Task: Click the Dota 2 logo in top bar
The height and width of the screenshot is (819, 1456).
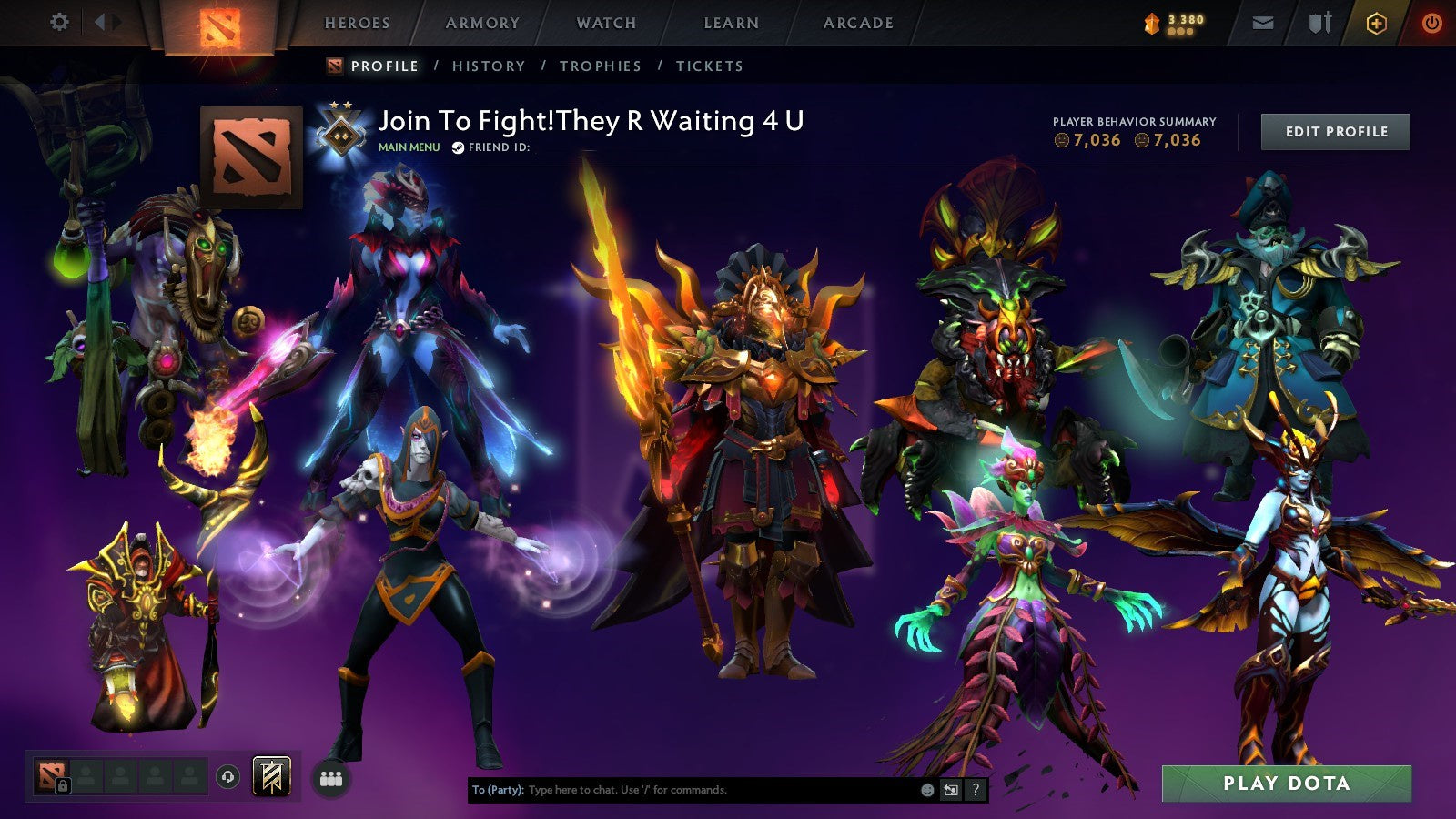Action: [218, 25]
